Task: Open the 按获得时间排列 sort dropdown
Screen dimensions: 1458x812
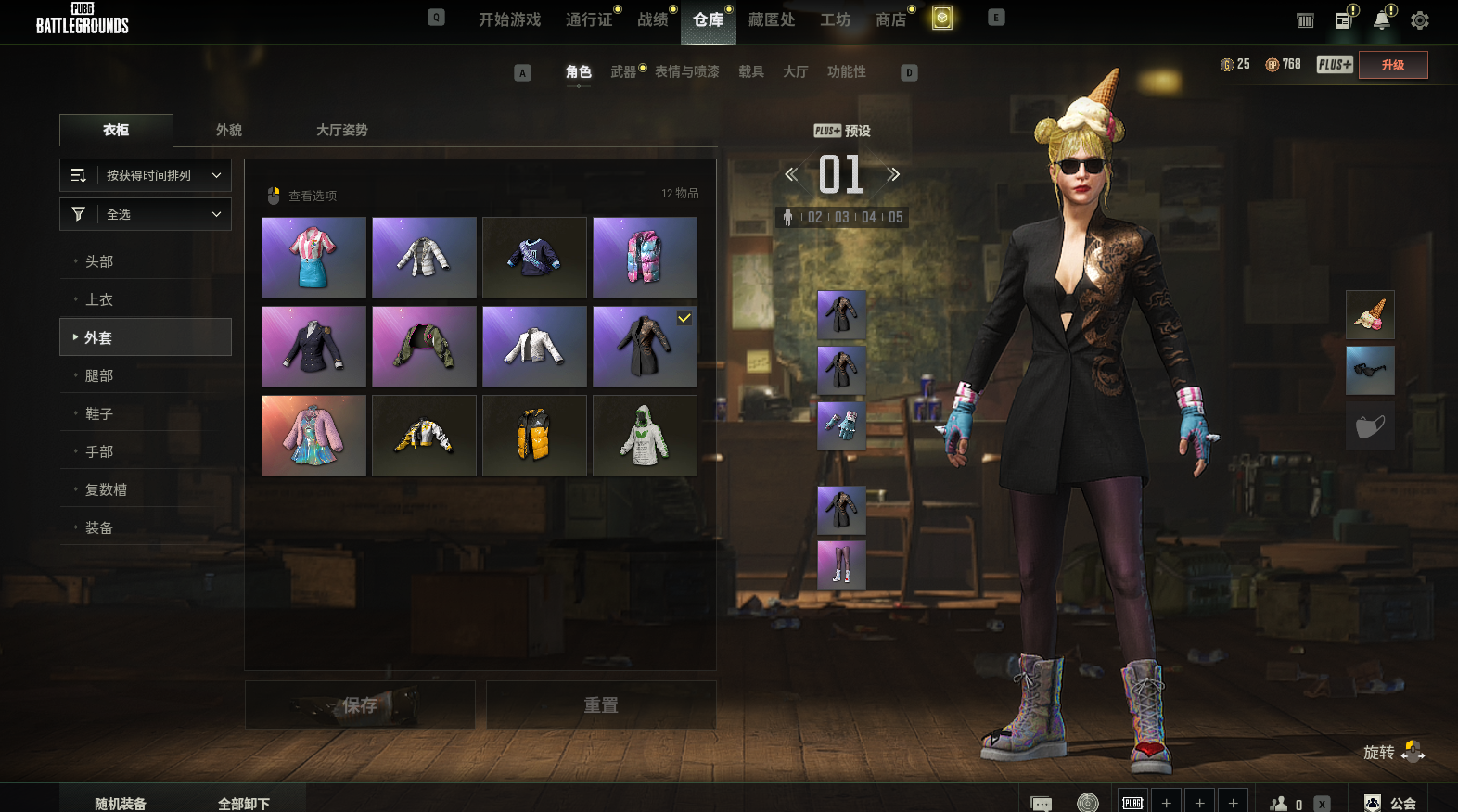Action: pos(146,175)
